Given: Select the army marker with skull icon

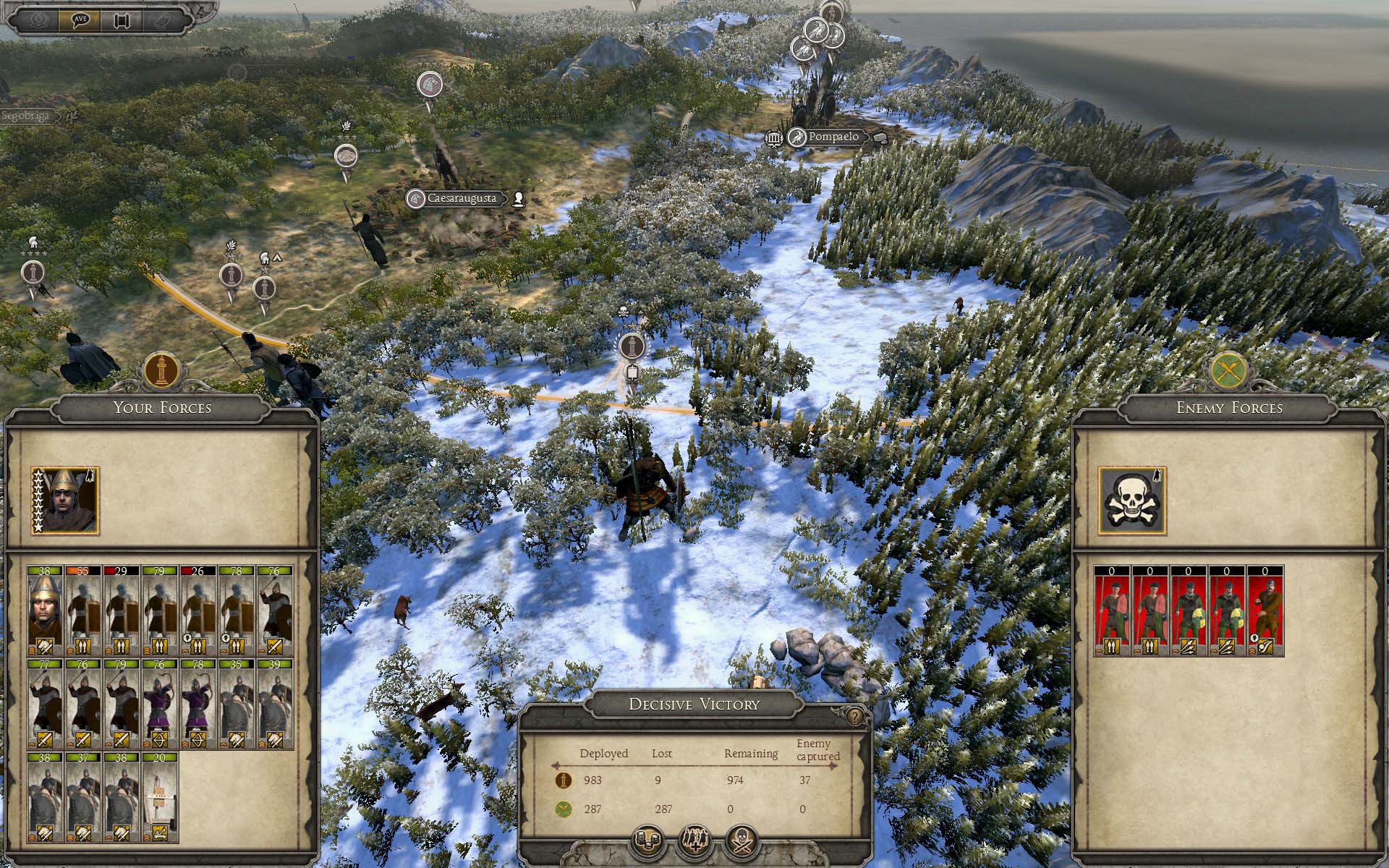Looking at the screenshot, I should [631, 346].
